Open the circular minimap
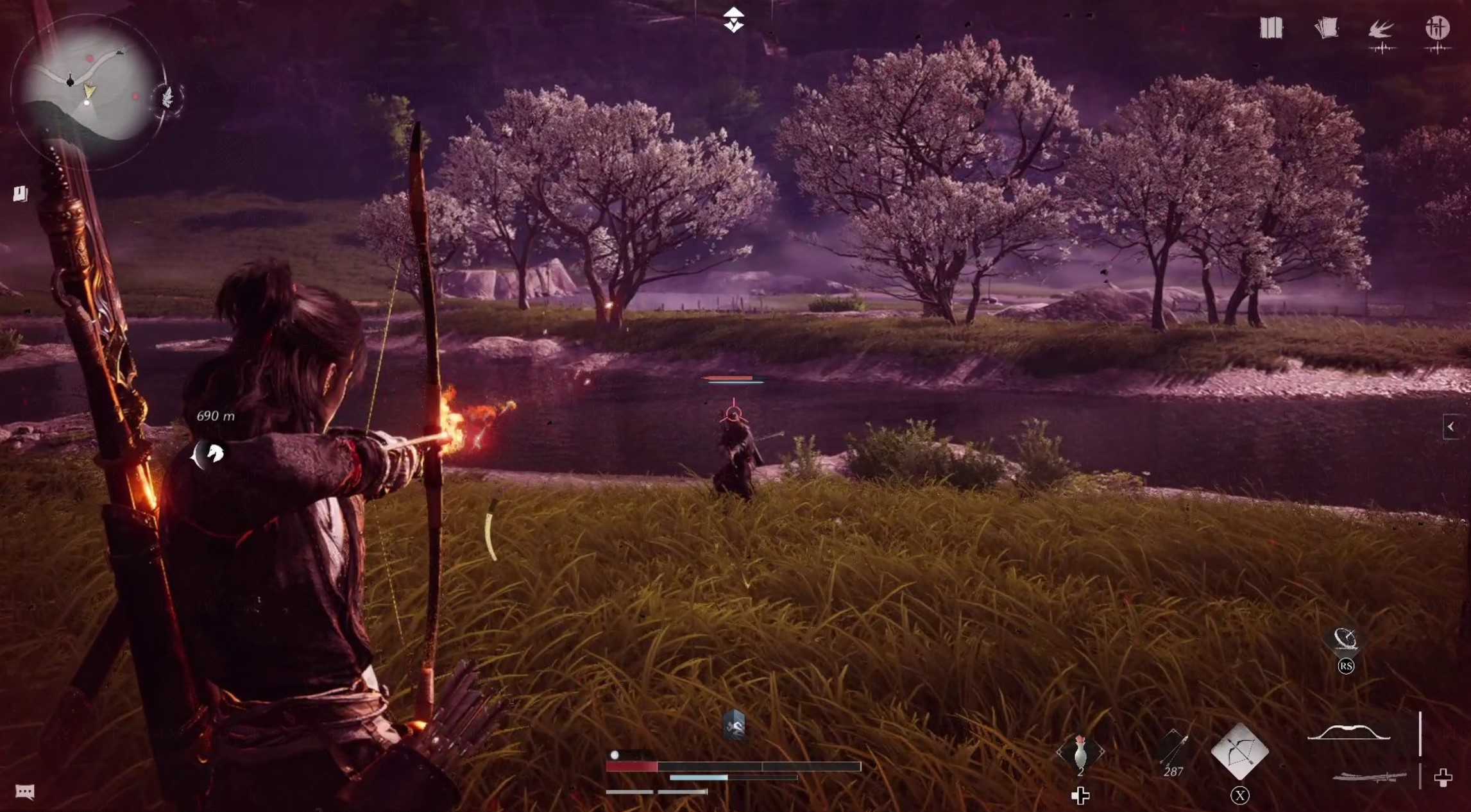Viewport: 1471px width, 812px height. coord(87,85)
